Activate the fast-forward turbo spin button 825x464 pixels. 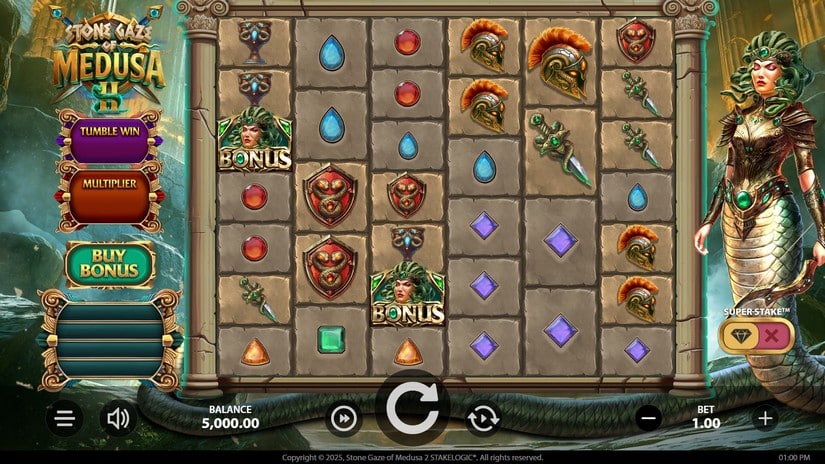[x=343, y=418]
